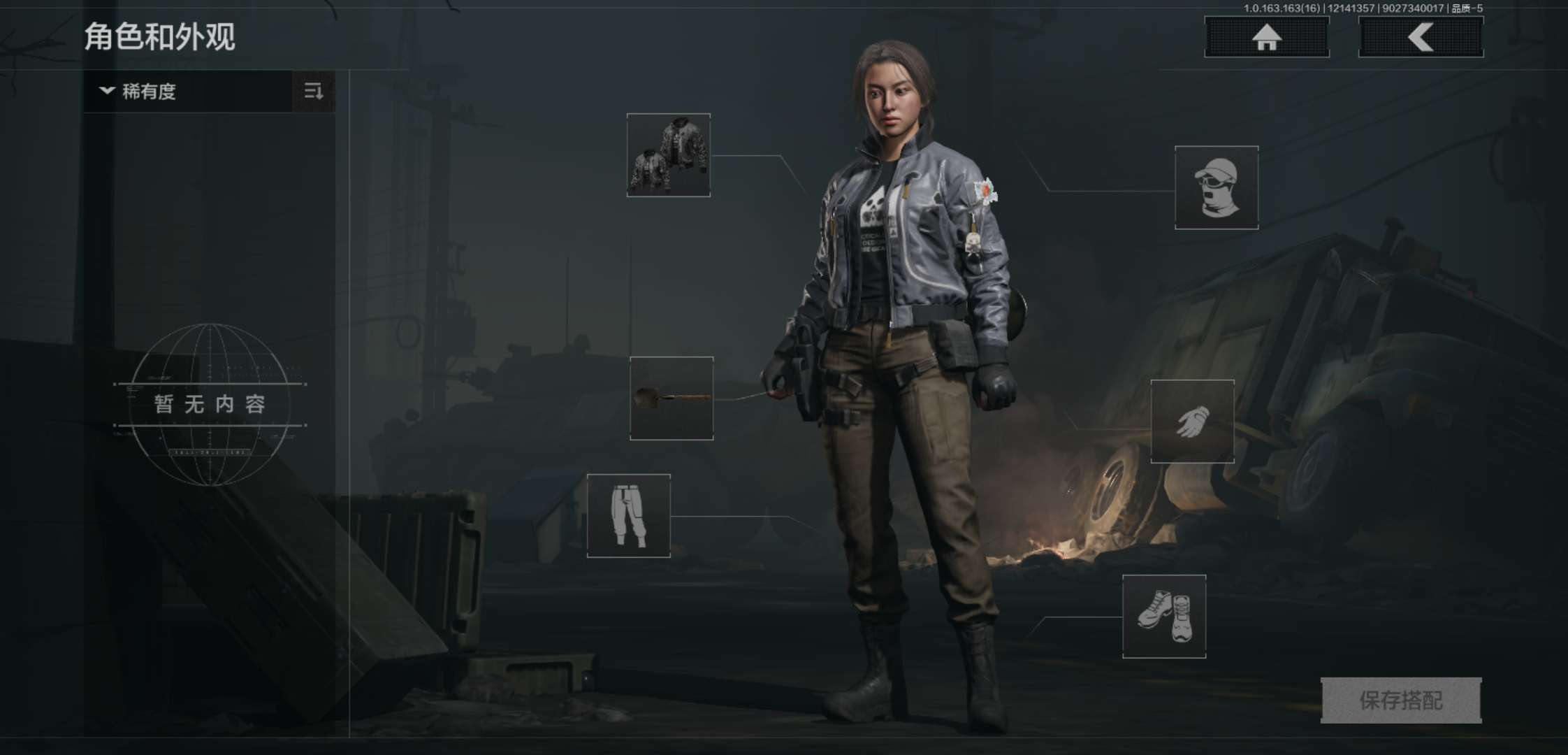Open the headgear mask slot
1568x755 pixels.
click(x=1217, y=187)
